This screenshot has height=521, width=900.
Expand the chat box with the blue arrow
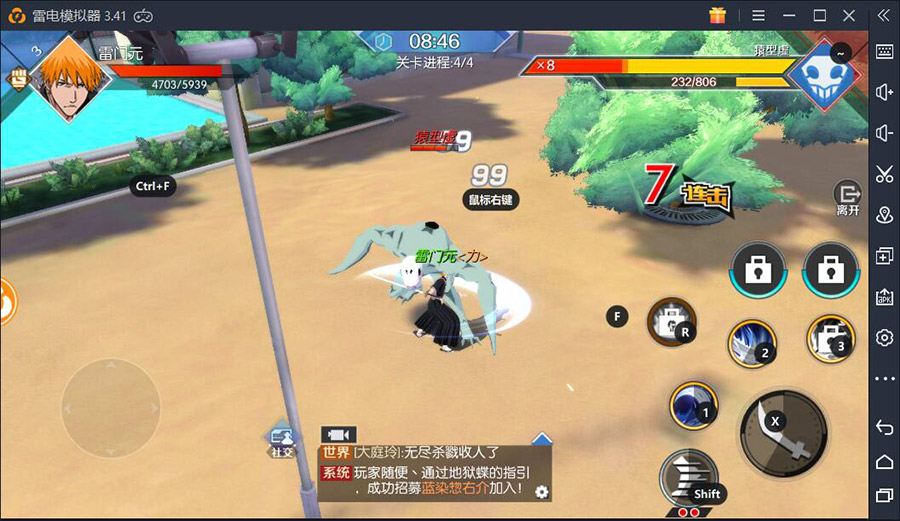[x=541, y=438]
